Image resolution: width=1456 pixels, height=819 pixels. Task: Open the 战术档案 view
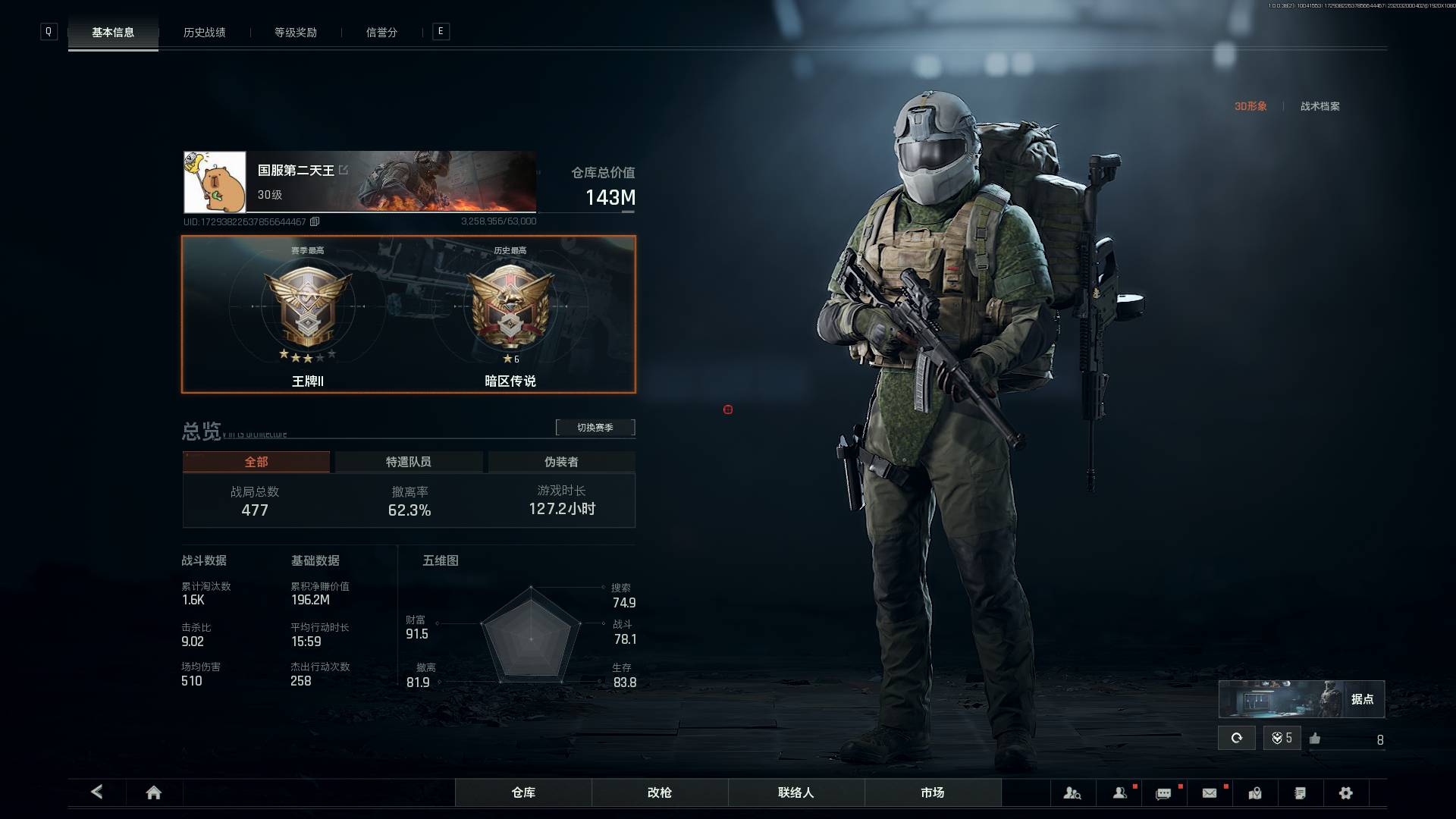click(x=1319, y=106)
